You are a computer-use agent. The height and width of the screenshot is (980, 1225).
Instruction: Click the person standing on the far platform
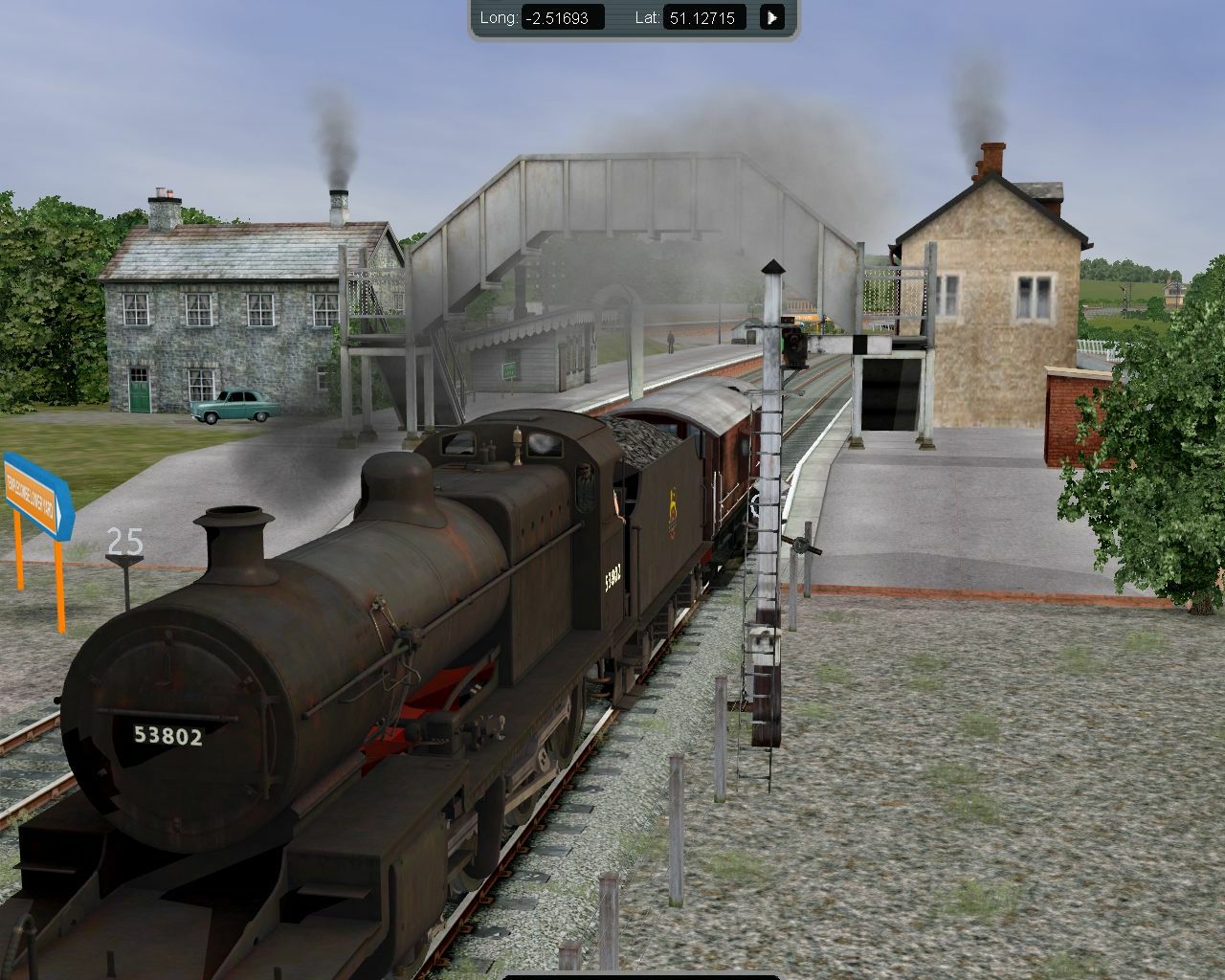668,342
